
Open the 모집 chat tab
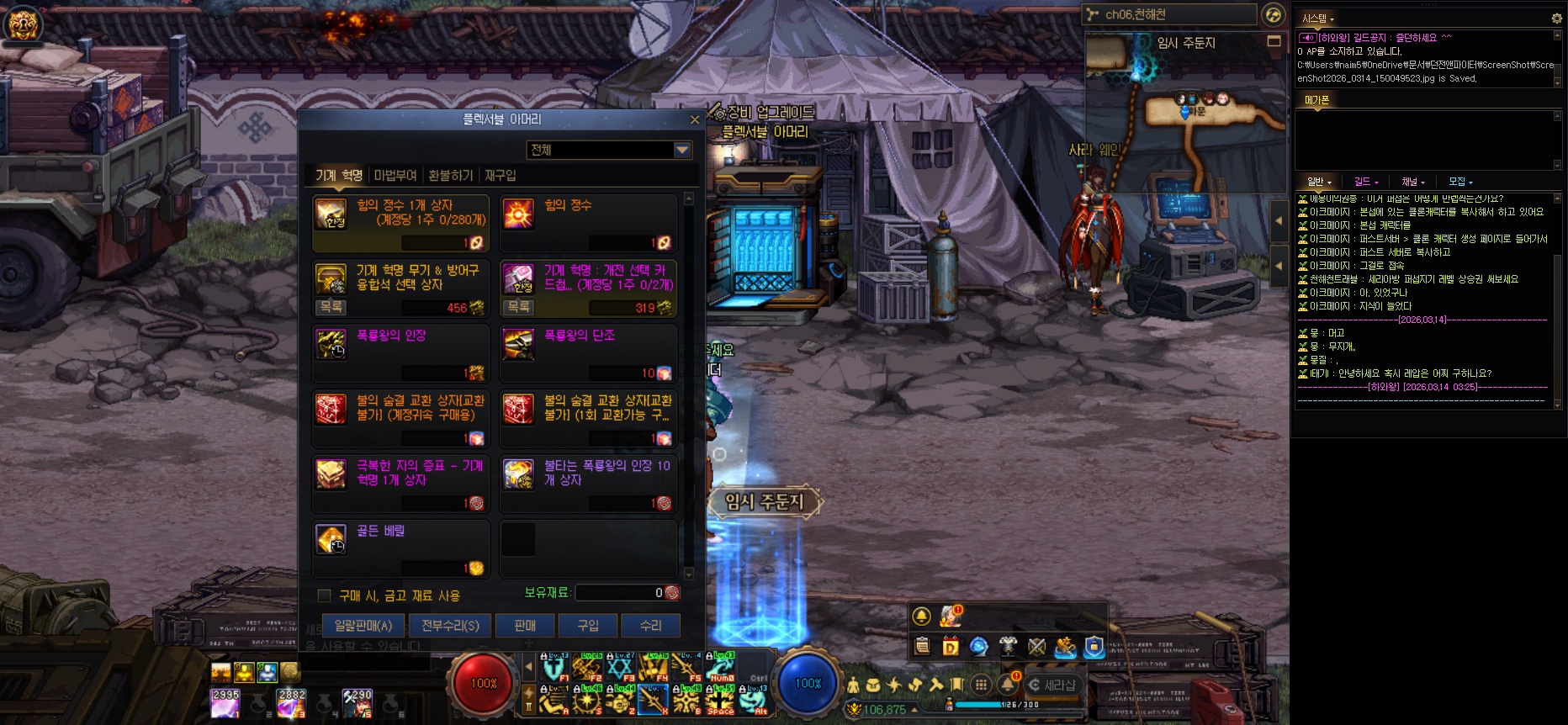[1459, 182]
